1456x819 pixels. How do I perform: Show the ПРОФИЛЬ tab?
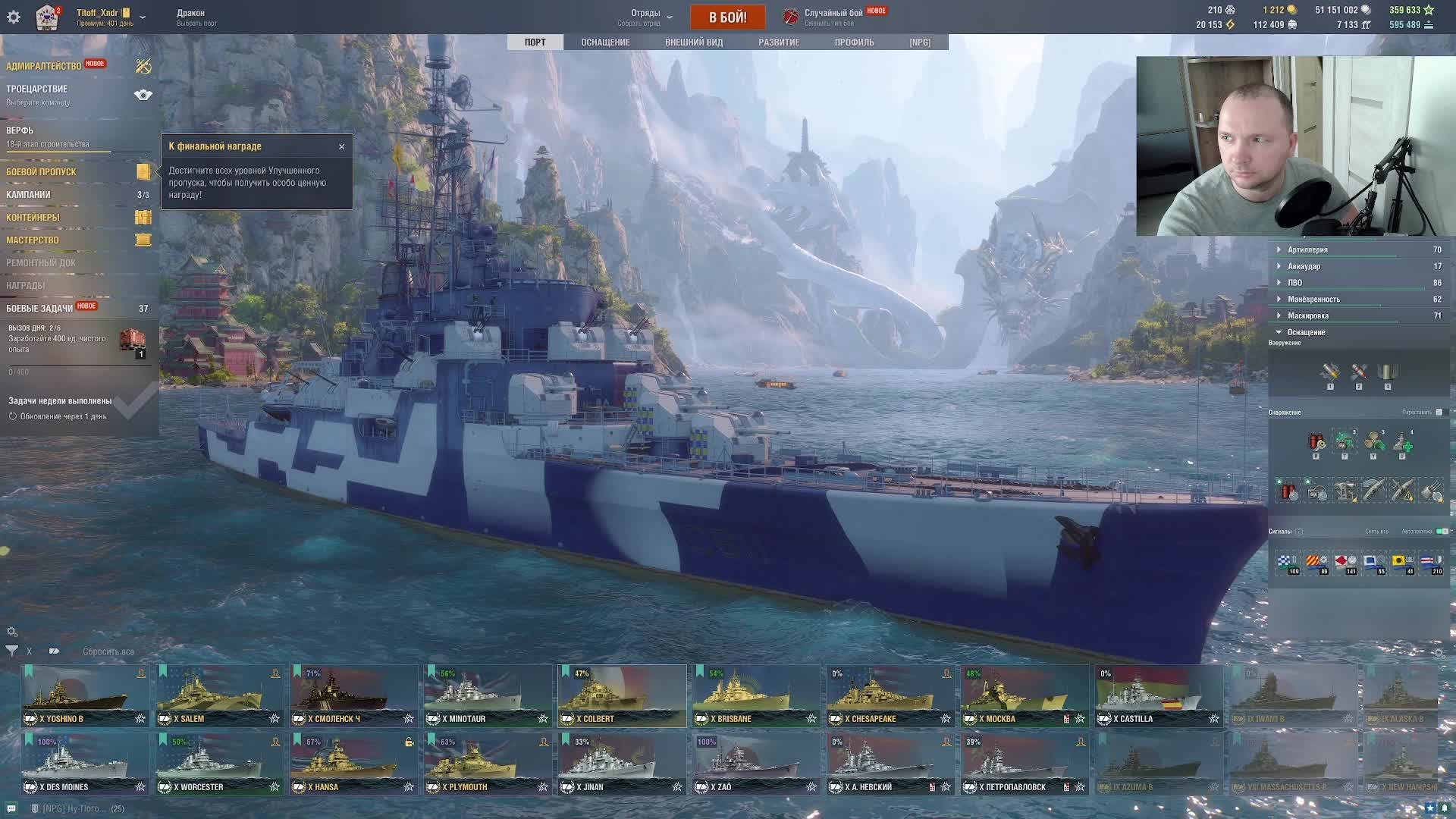click(x=854, y=42)
